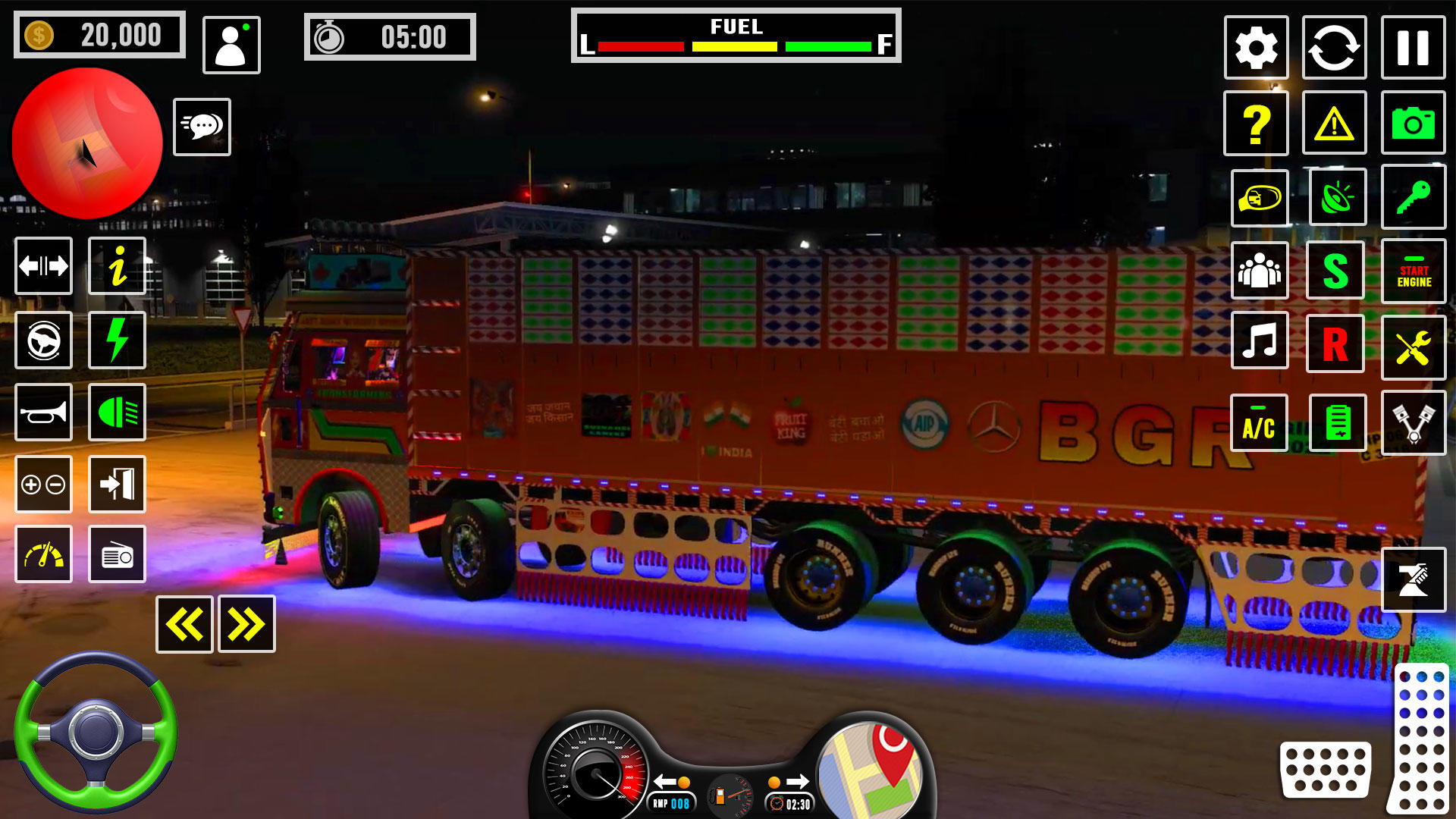Sound the truck horn

click(43, 414)
